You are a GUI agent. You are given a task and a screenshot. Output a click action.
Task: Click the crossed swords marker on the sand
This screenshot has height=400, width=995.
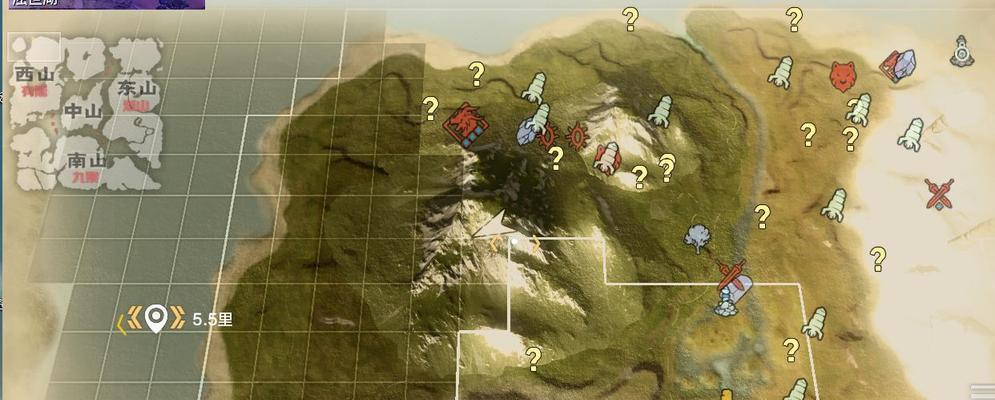click(x=938, y=193)
